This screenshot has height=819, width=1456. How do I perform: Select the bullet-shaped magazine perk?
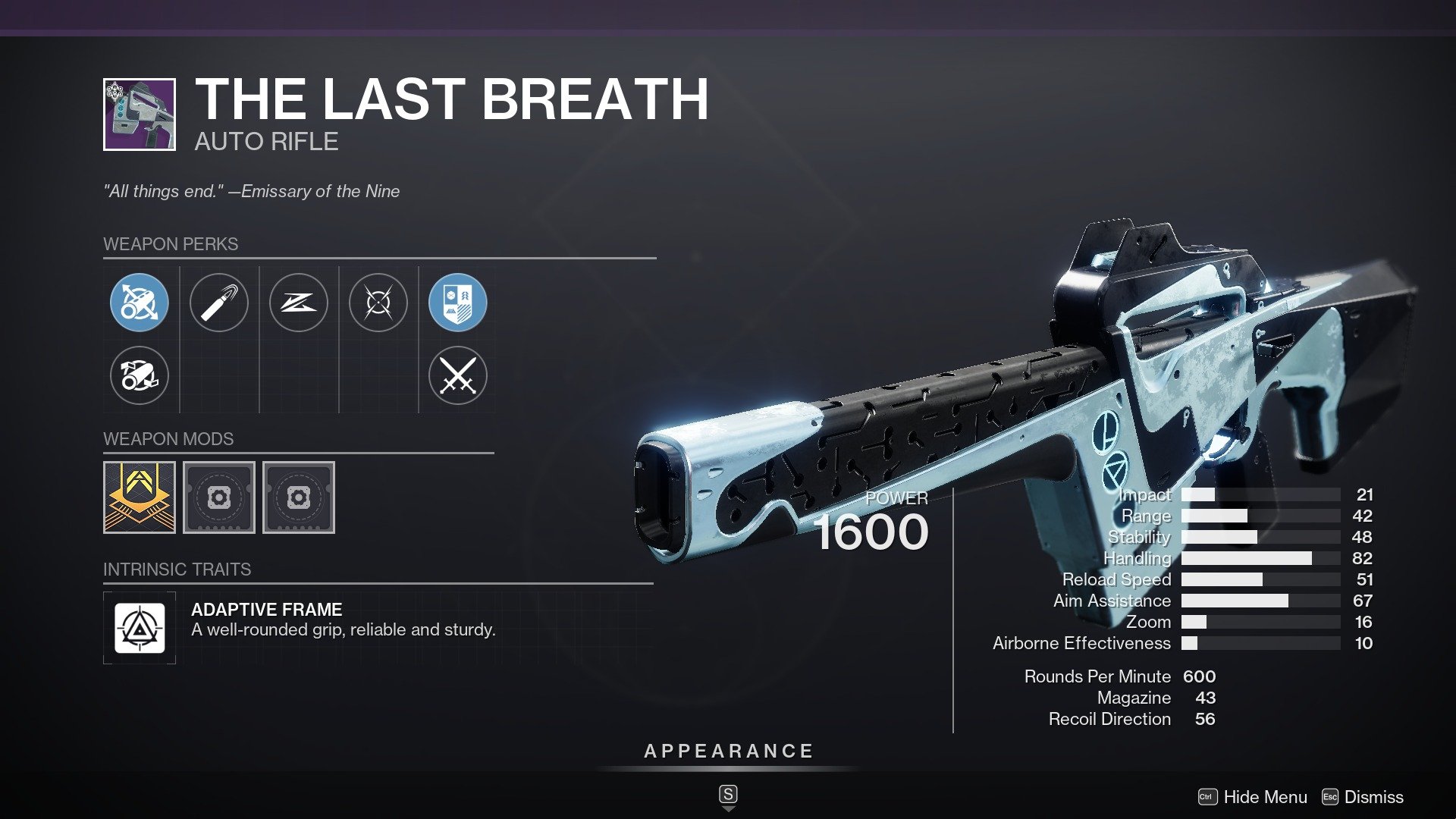(x=219, y=303)
